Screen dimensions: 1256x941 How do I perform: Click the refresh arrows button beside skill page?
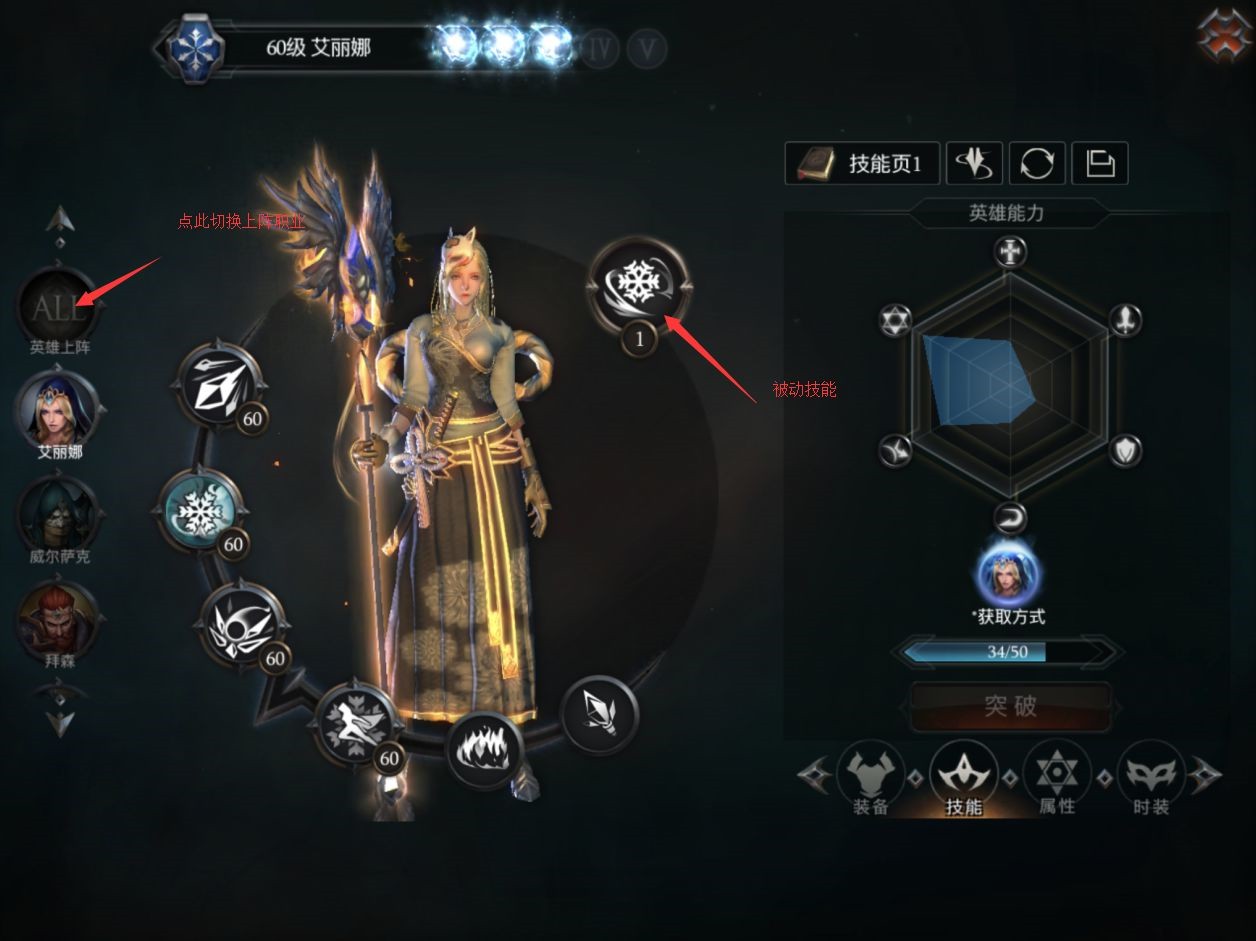coord(1037,163)
